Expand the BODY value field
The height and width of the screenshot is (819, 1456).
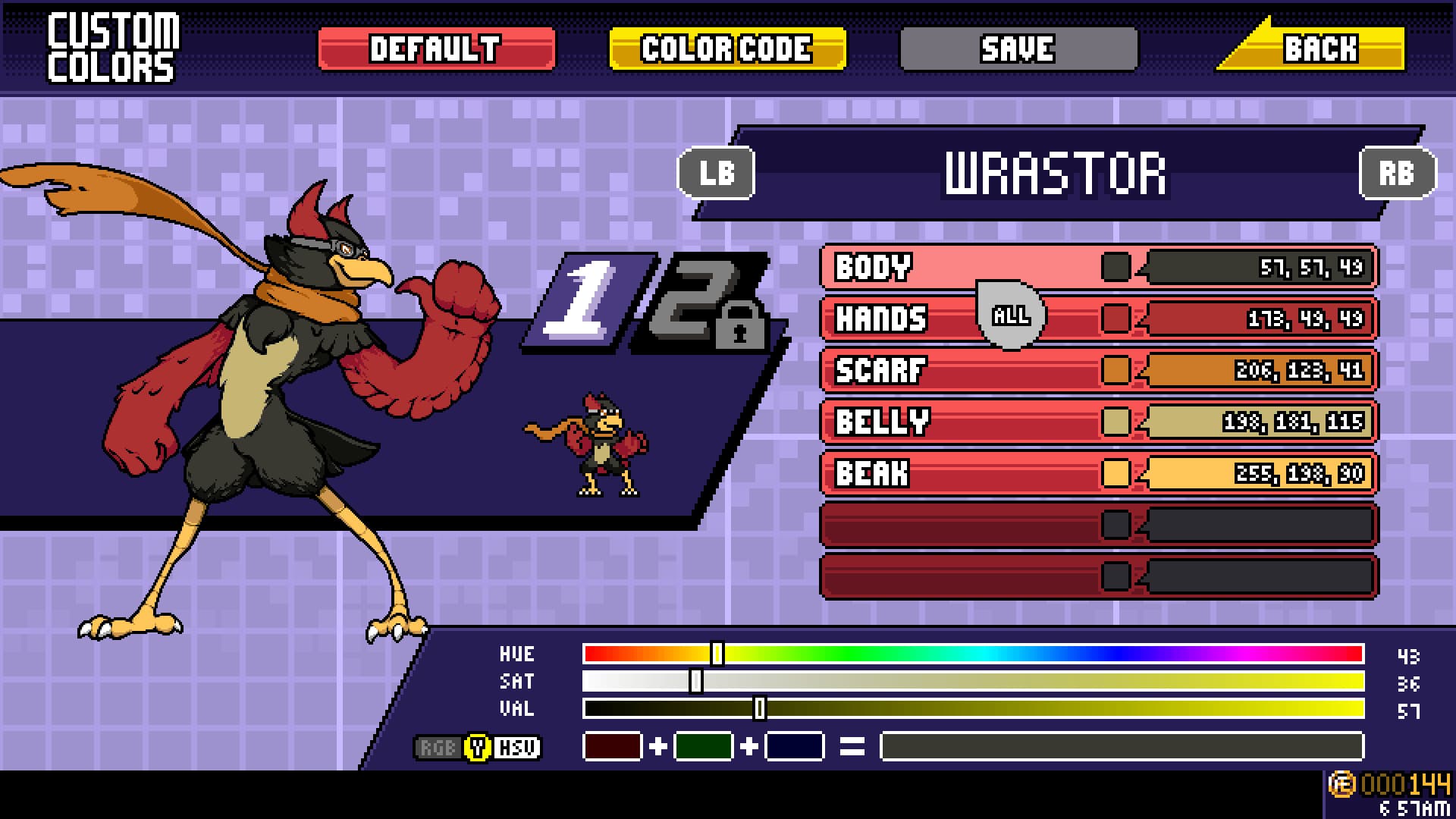1259,268
